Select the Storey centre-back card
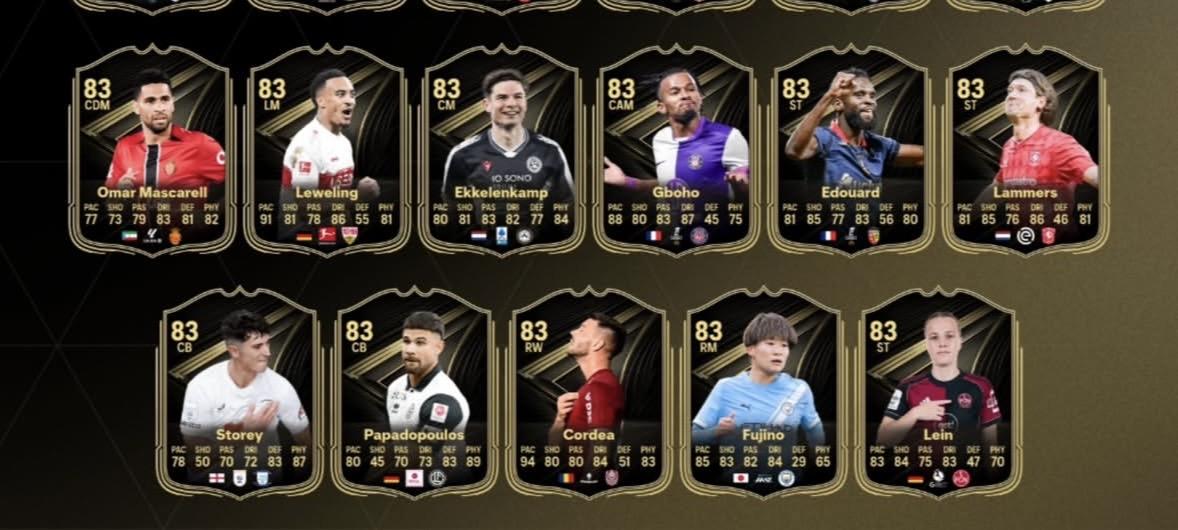1178x530 pixels. pyautogui.click(x=241, y=392)
